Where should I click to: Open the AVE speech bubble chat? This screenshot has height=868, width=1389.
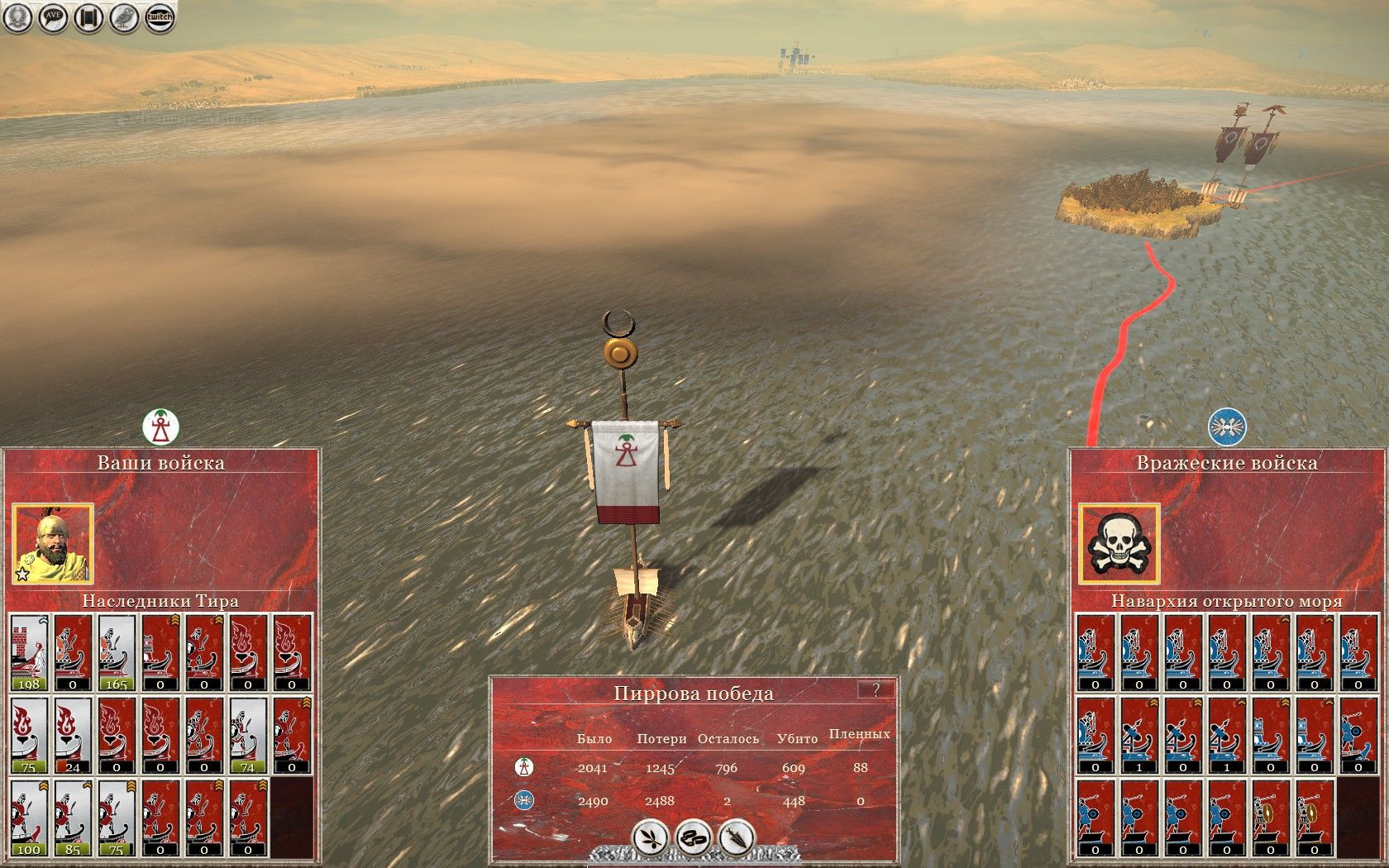pyautogui.click(x=53, y=17)
